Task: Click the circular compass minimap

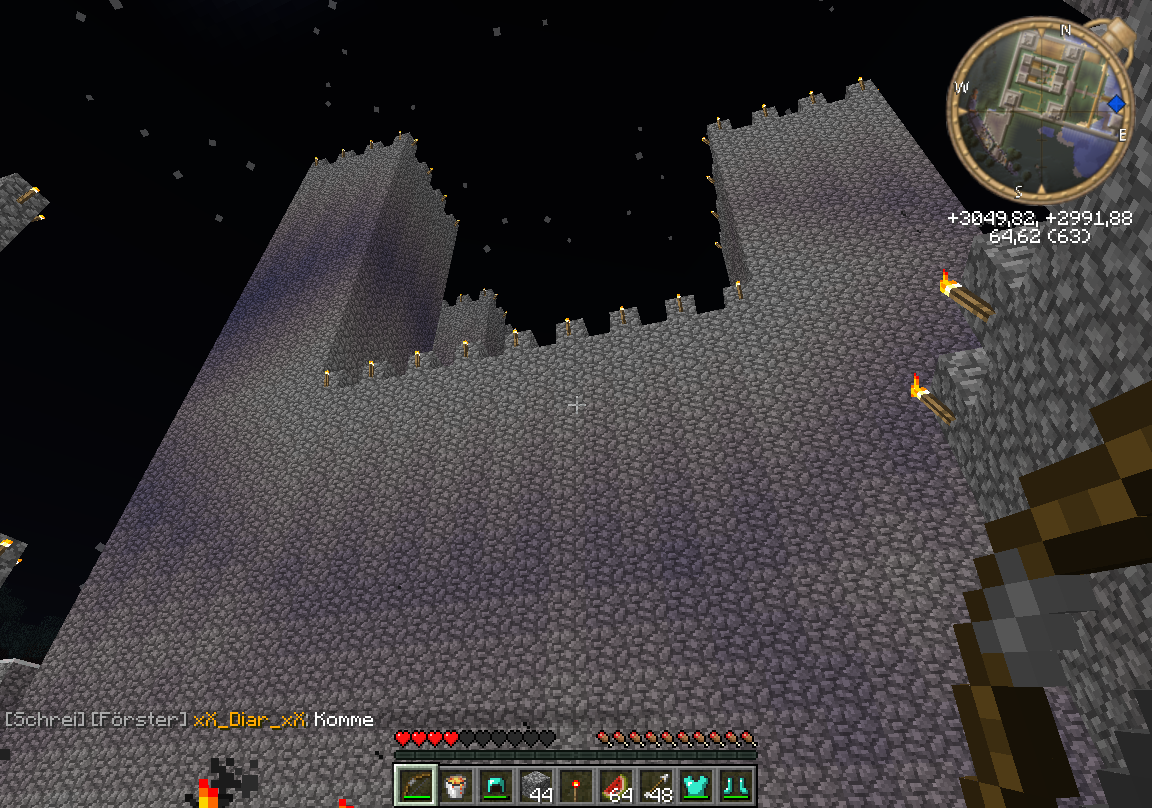Action: pos(1039,110)
